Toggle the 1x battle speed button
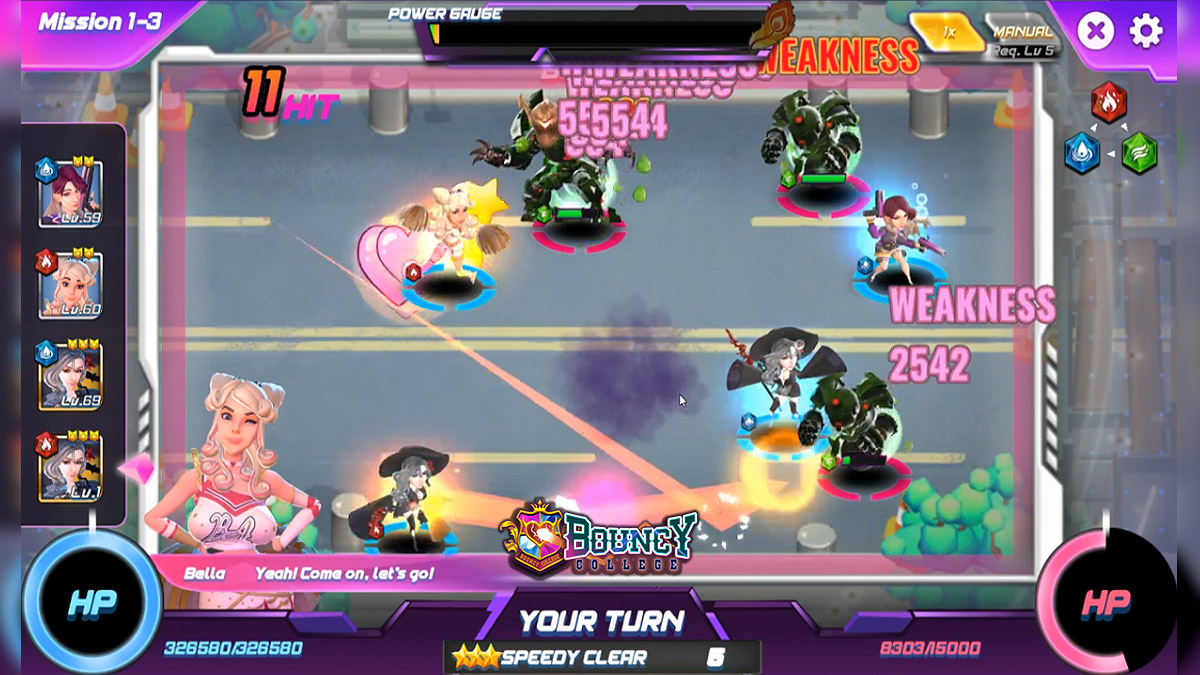Viewport: 1200px width, 675px height. pyautogui.click(x=947, y=33)
